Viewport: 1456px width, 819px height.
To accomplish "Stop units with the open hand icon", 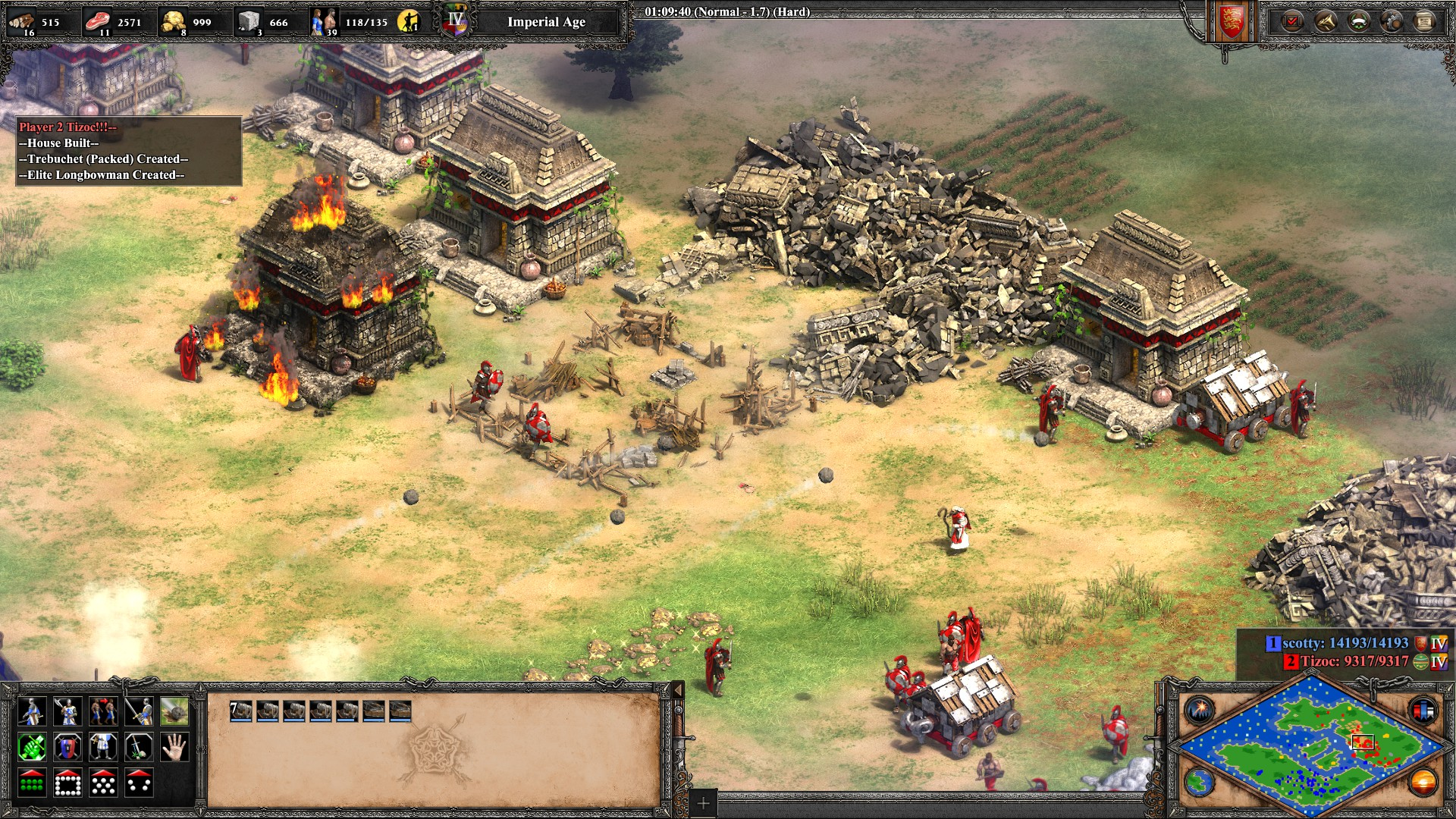I will point(174,748).
